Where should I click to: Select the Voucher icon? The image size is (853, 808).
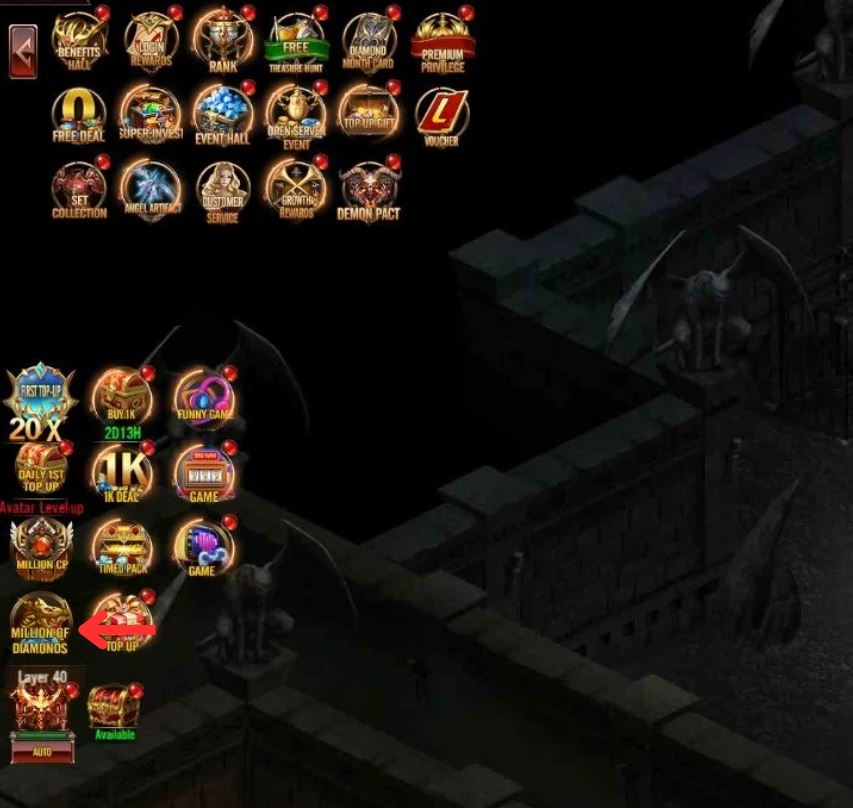441,116
